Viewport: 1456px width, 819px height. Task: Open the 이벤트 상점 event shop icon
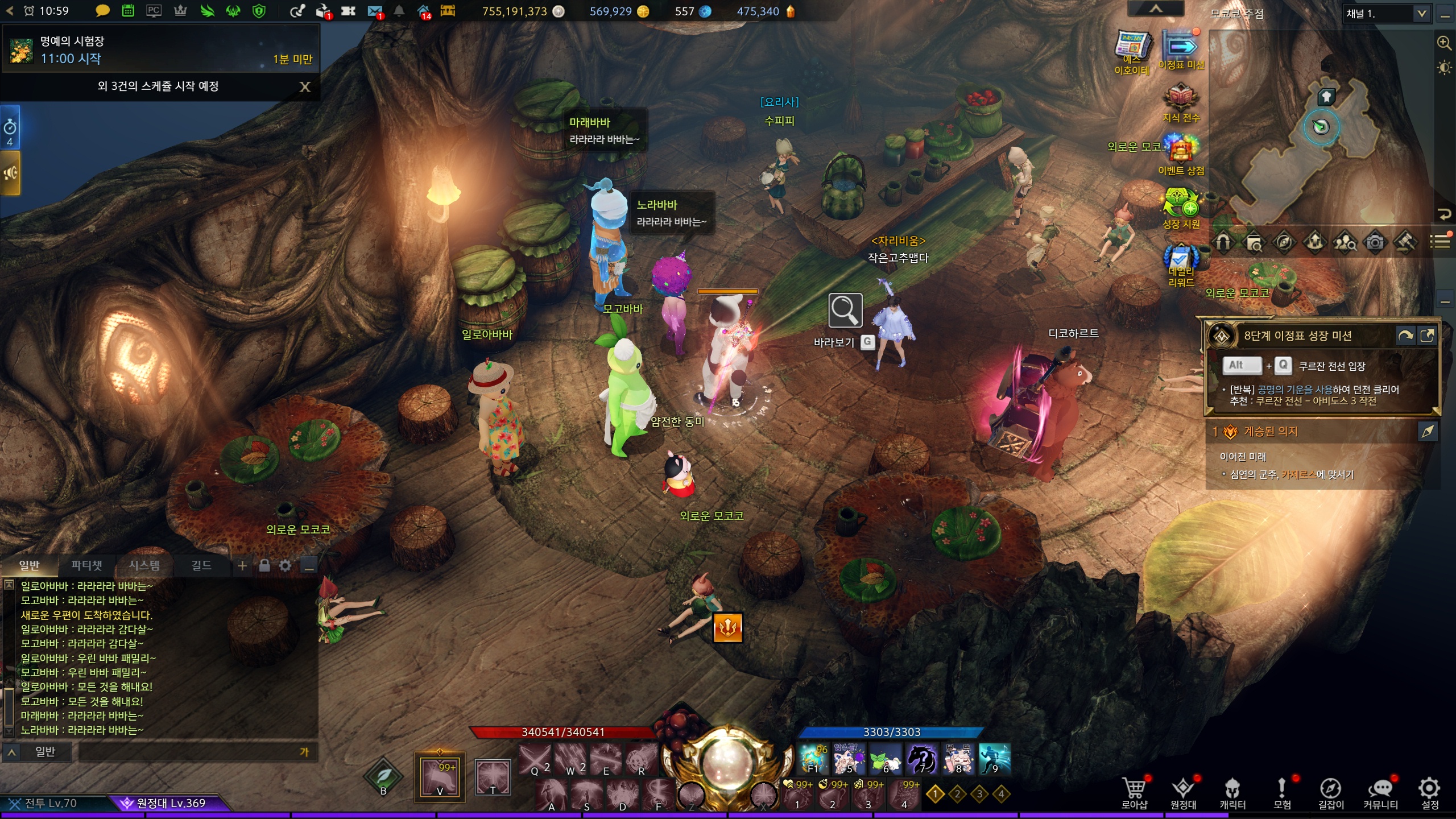pyautogui.click(x=1181, y=151)
